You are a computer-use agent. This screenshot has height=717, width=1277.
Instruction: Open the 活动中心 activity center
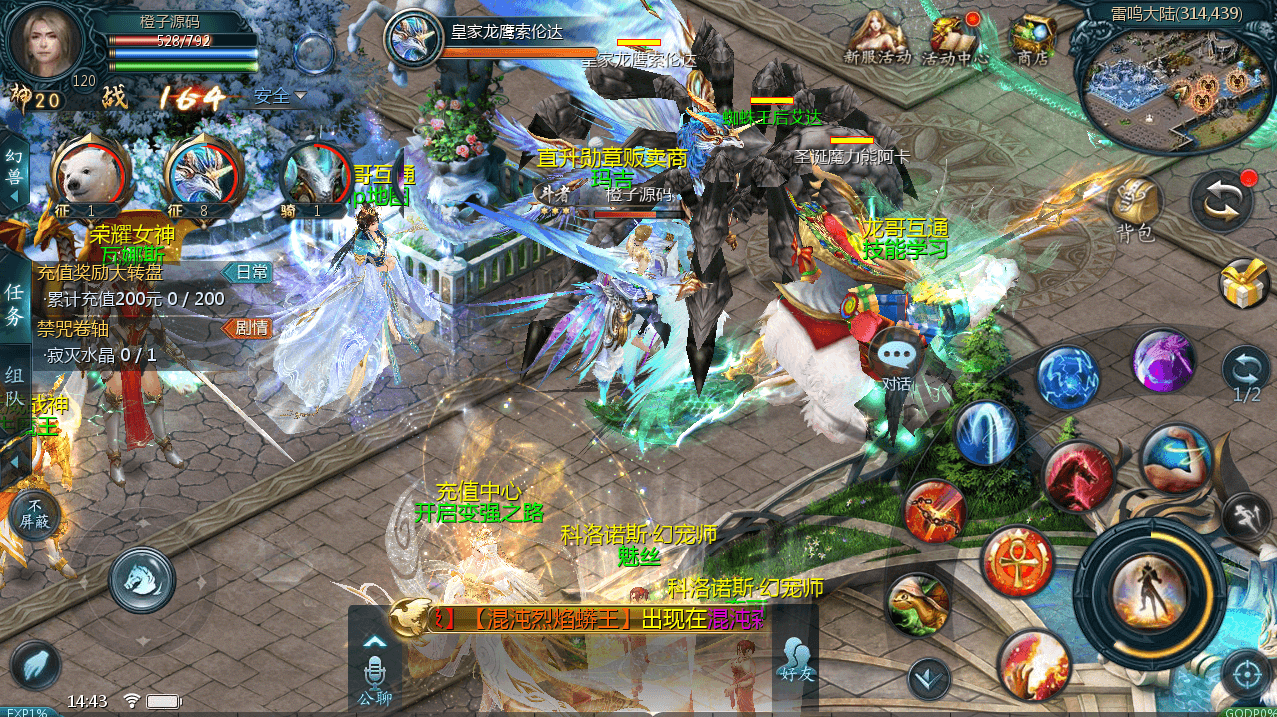point(954,40)
